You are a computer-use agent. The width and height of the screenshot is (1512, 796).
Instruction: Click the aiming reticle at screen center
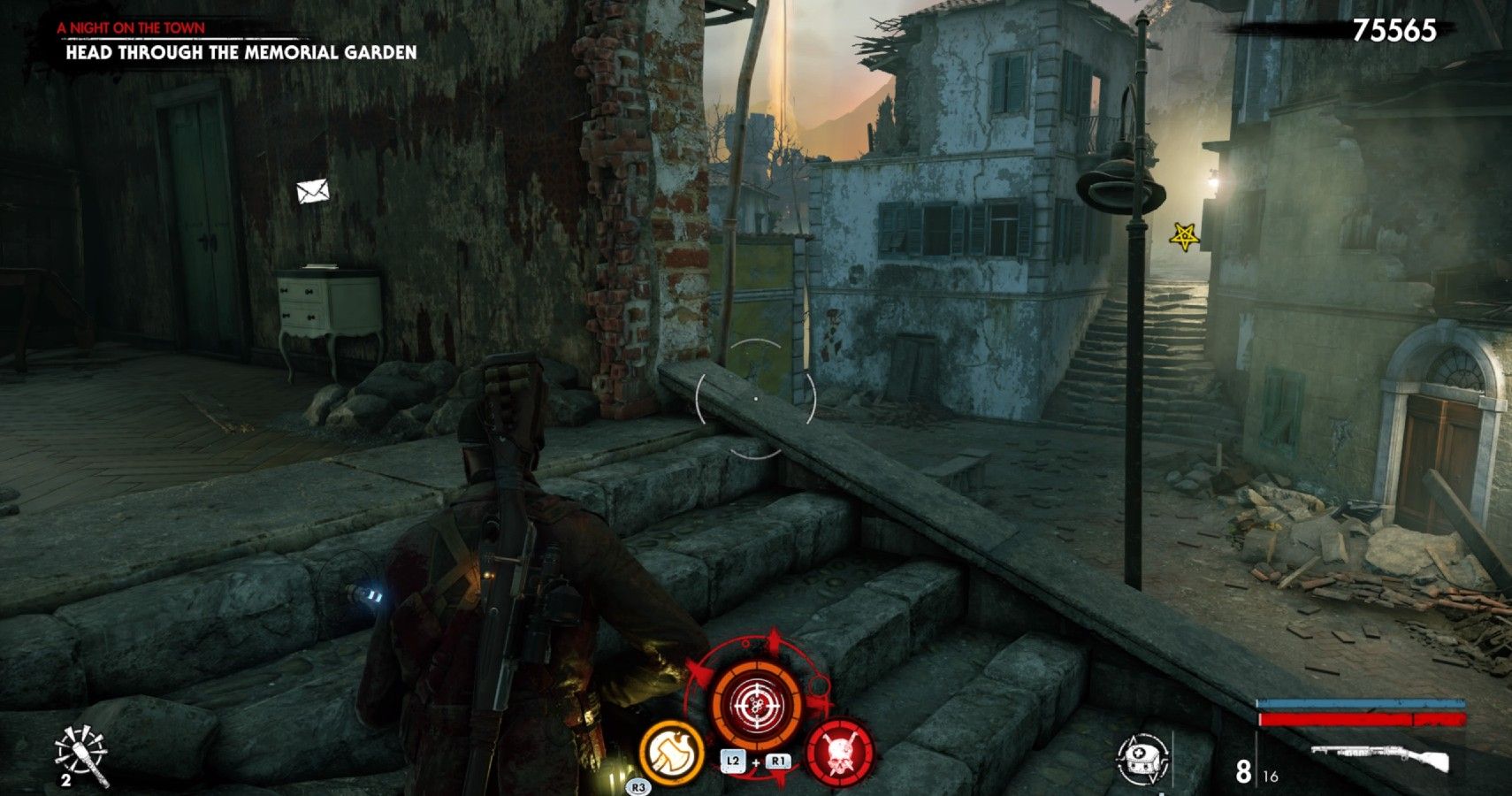pyautogui.click(x=756, y=398)
